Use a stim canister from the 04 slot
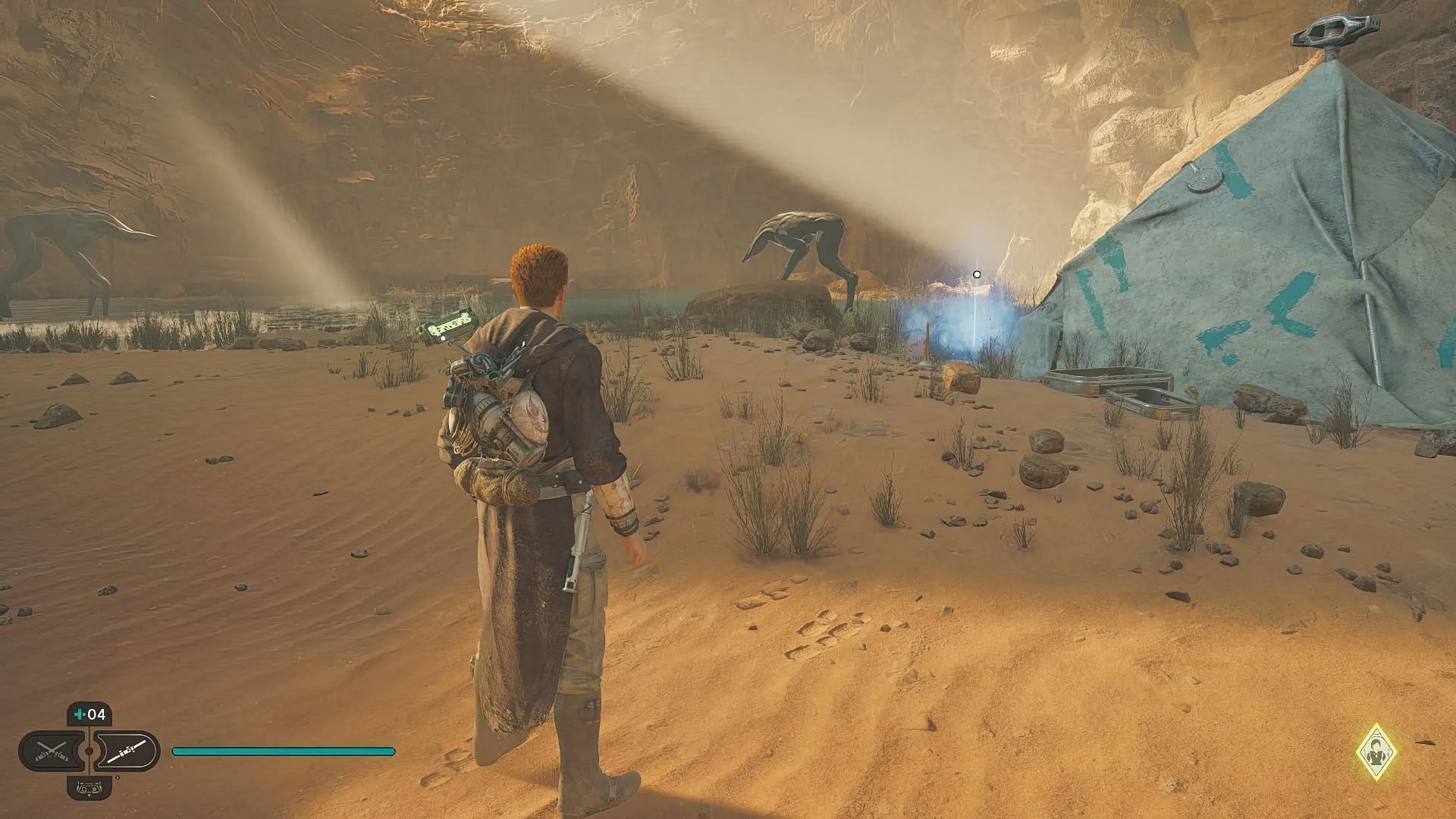 [89, 714]
